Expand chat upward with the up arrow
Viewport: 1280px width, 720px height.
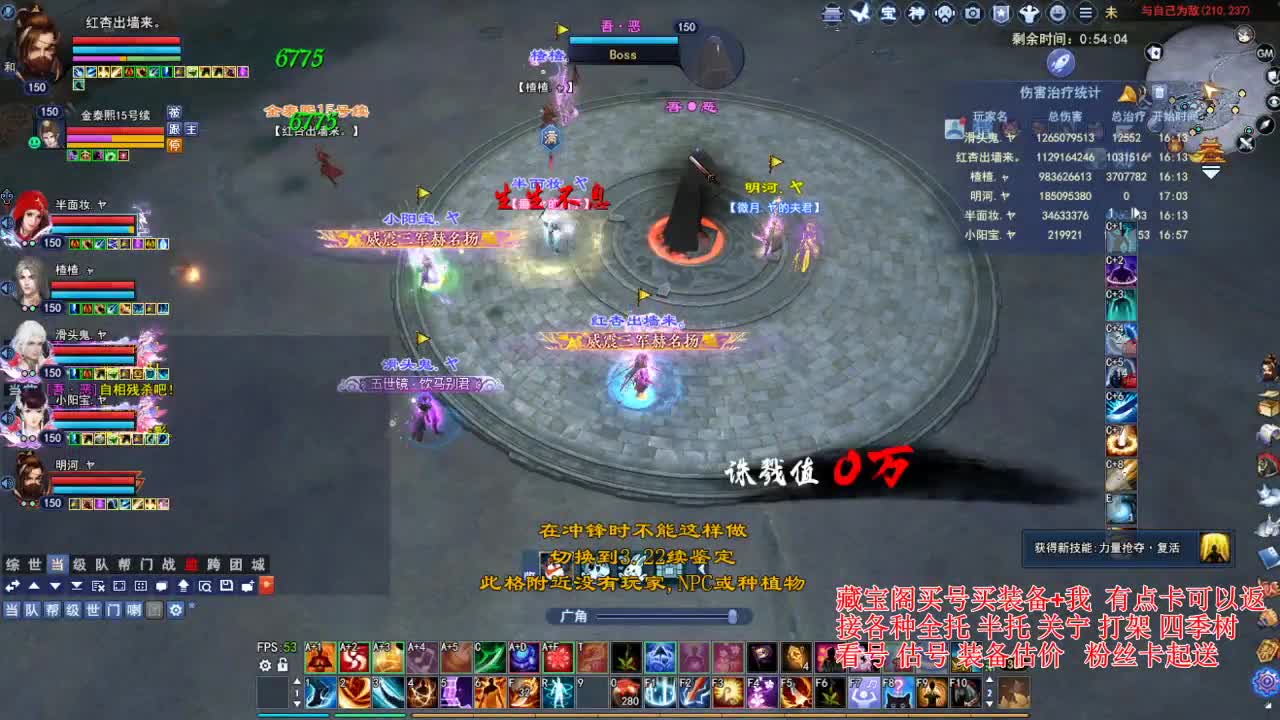pyautogui.click(x=34, y=585)
